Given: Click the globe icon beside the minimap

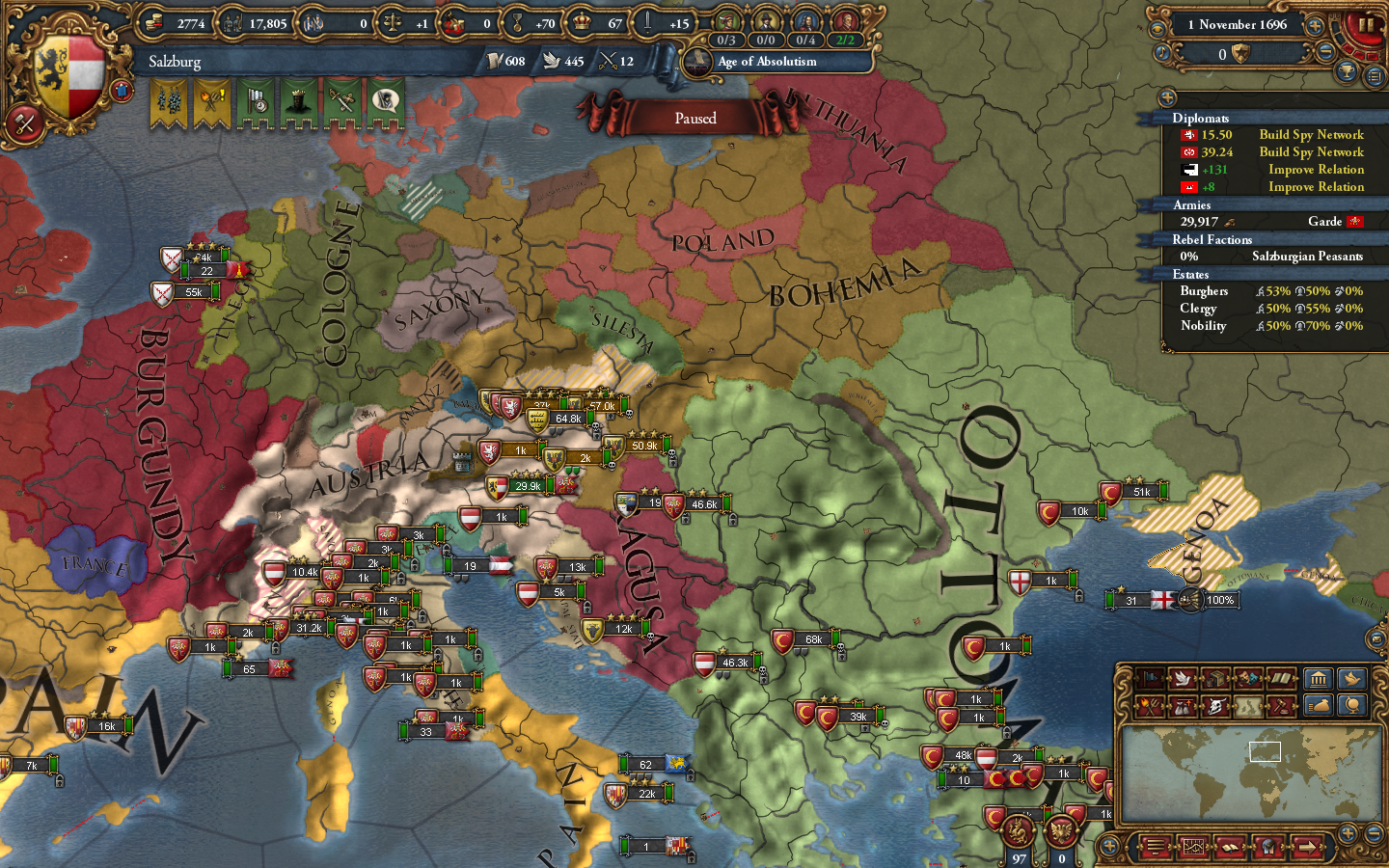Looking at the screenshot, I should point(1353,706).
